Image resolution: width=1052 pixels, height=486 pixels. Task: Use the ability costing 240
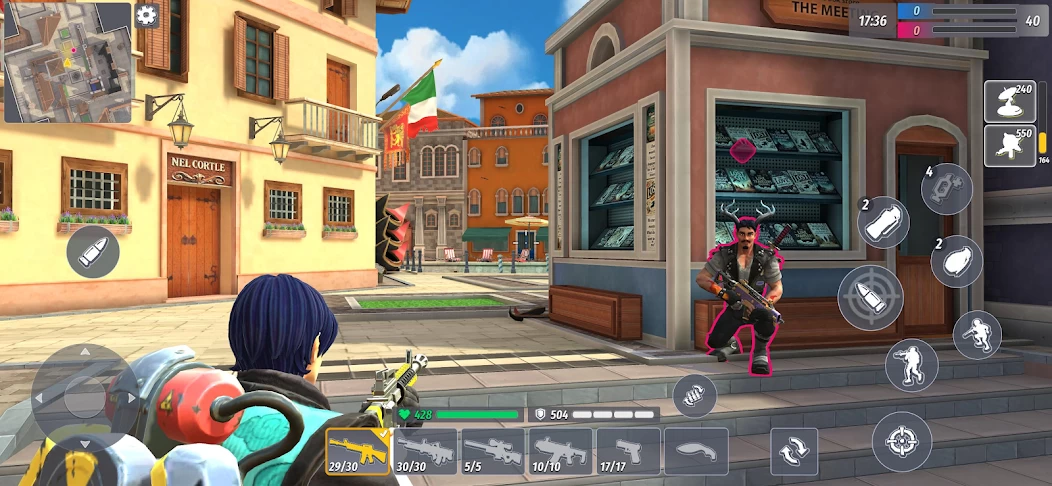pyautogui.click(x=1009, y=102)
